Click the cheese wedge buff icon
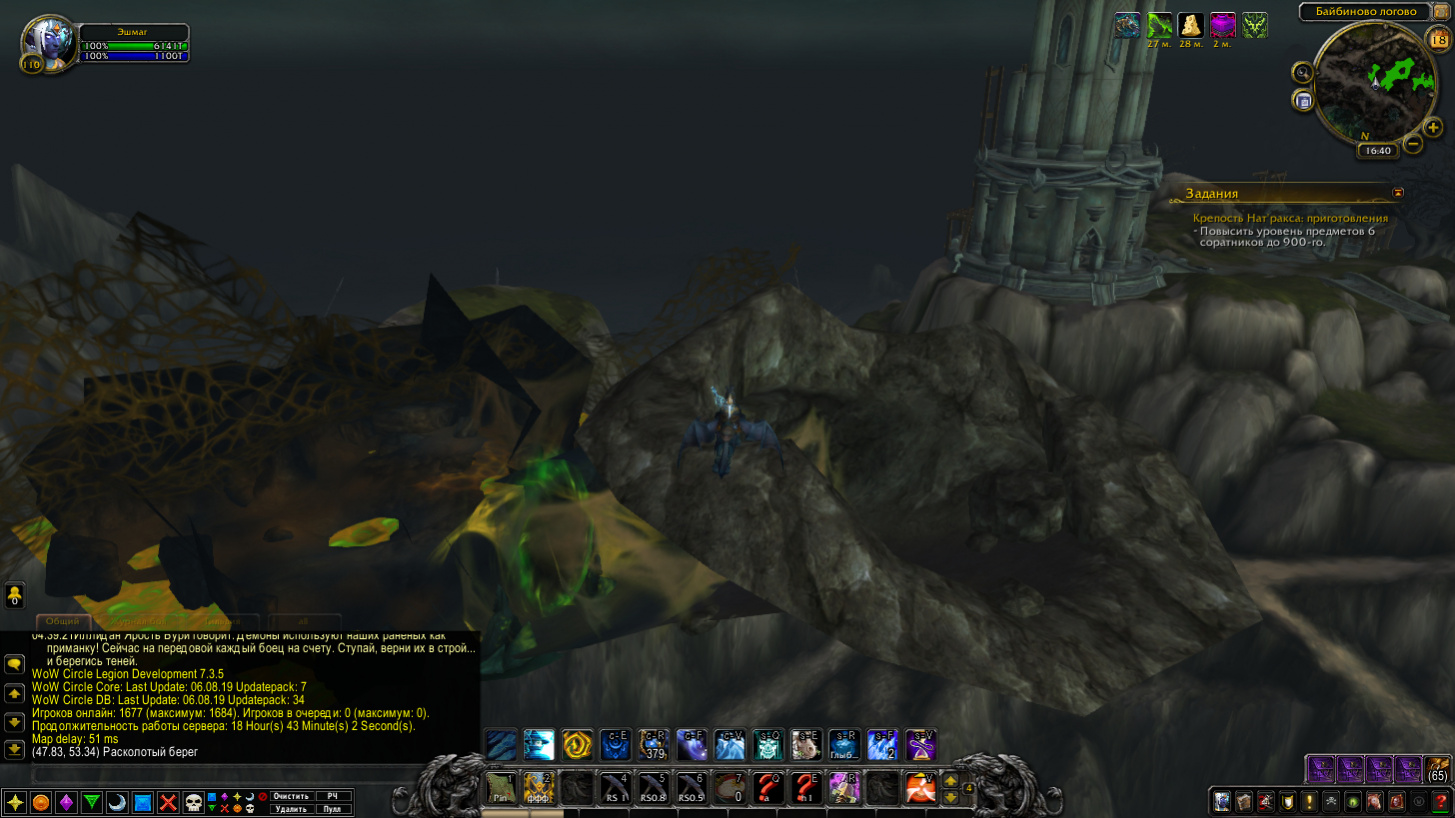This screenshot has height=818, width=1455. tap(1191, 25)
